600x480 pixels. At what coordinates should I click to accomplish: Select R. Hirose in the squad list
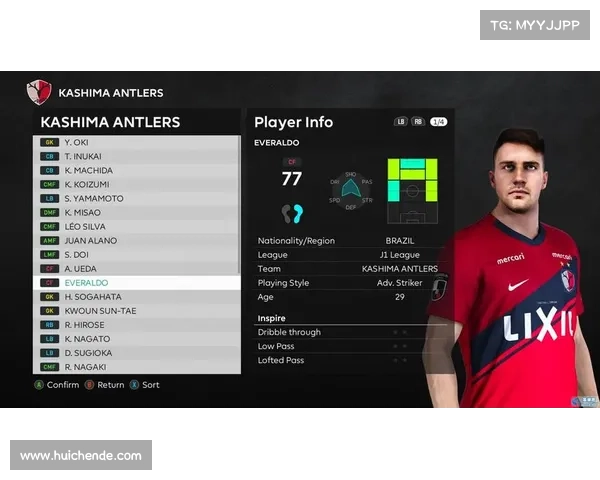(135, 325)
